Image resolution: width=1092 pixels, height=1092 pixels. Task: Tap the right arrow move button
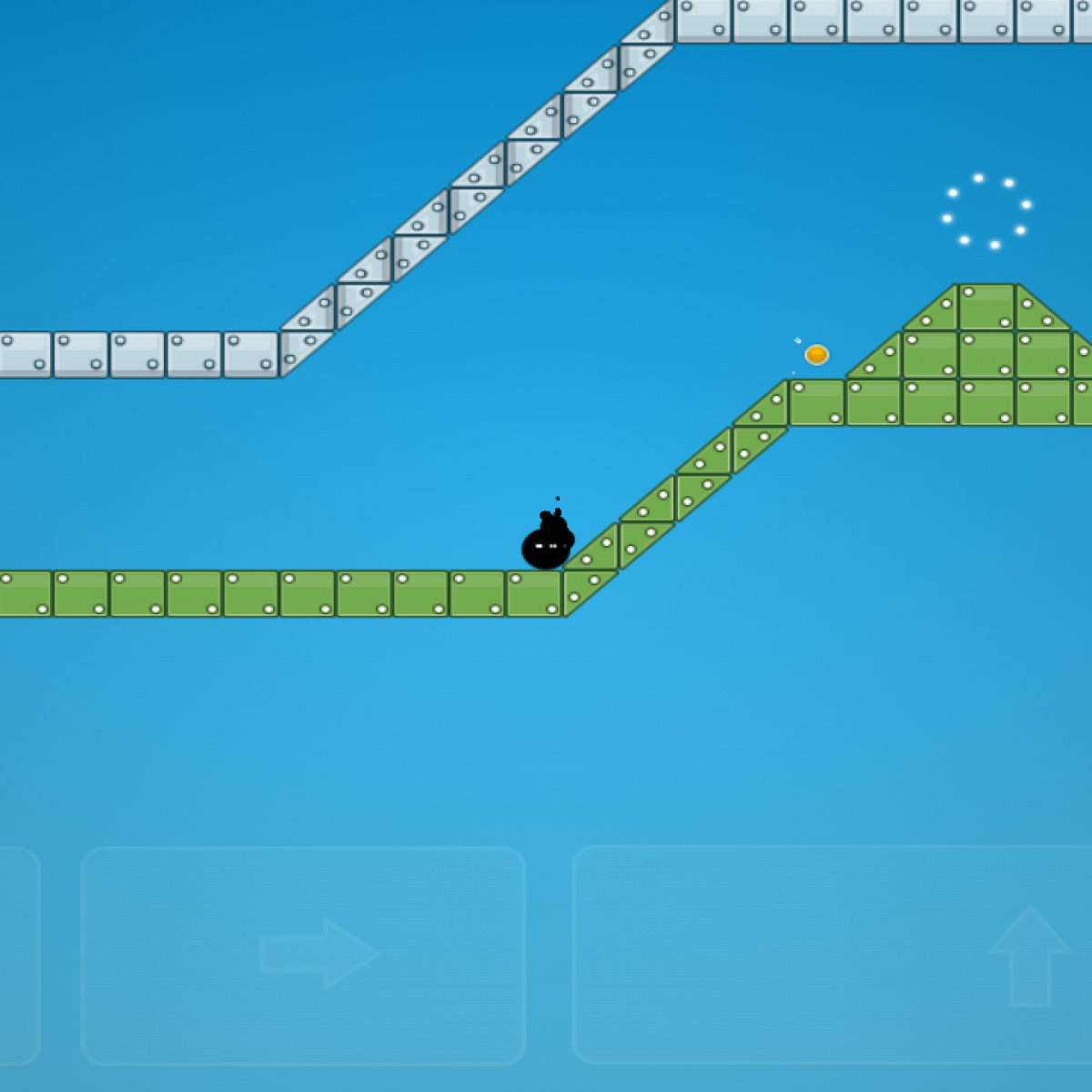(x=303, y=955)
